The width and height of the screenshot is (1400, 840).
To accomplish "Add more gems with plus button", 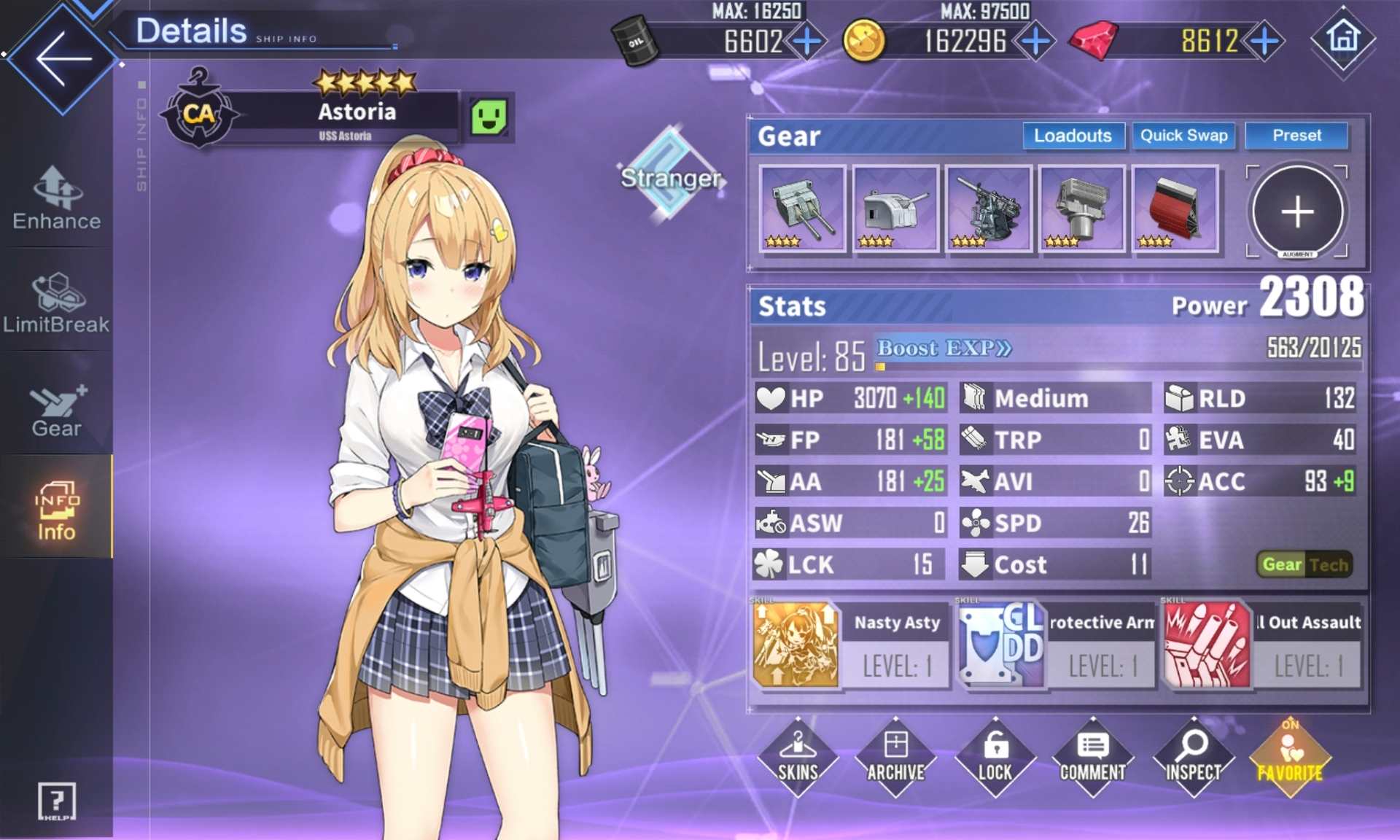I will [1265, 42].
